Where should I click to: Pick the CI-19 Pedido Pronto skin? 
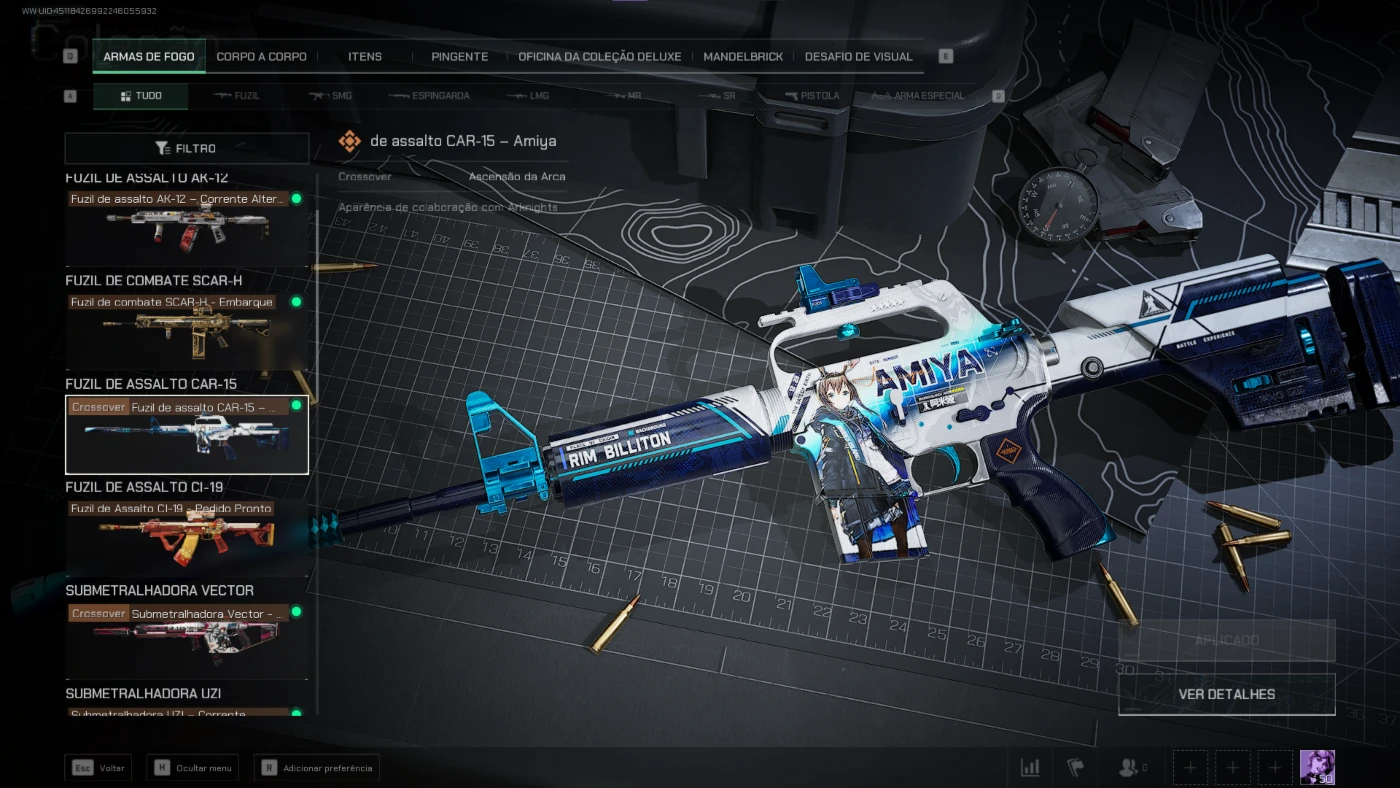(x=187, y=536)
